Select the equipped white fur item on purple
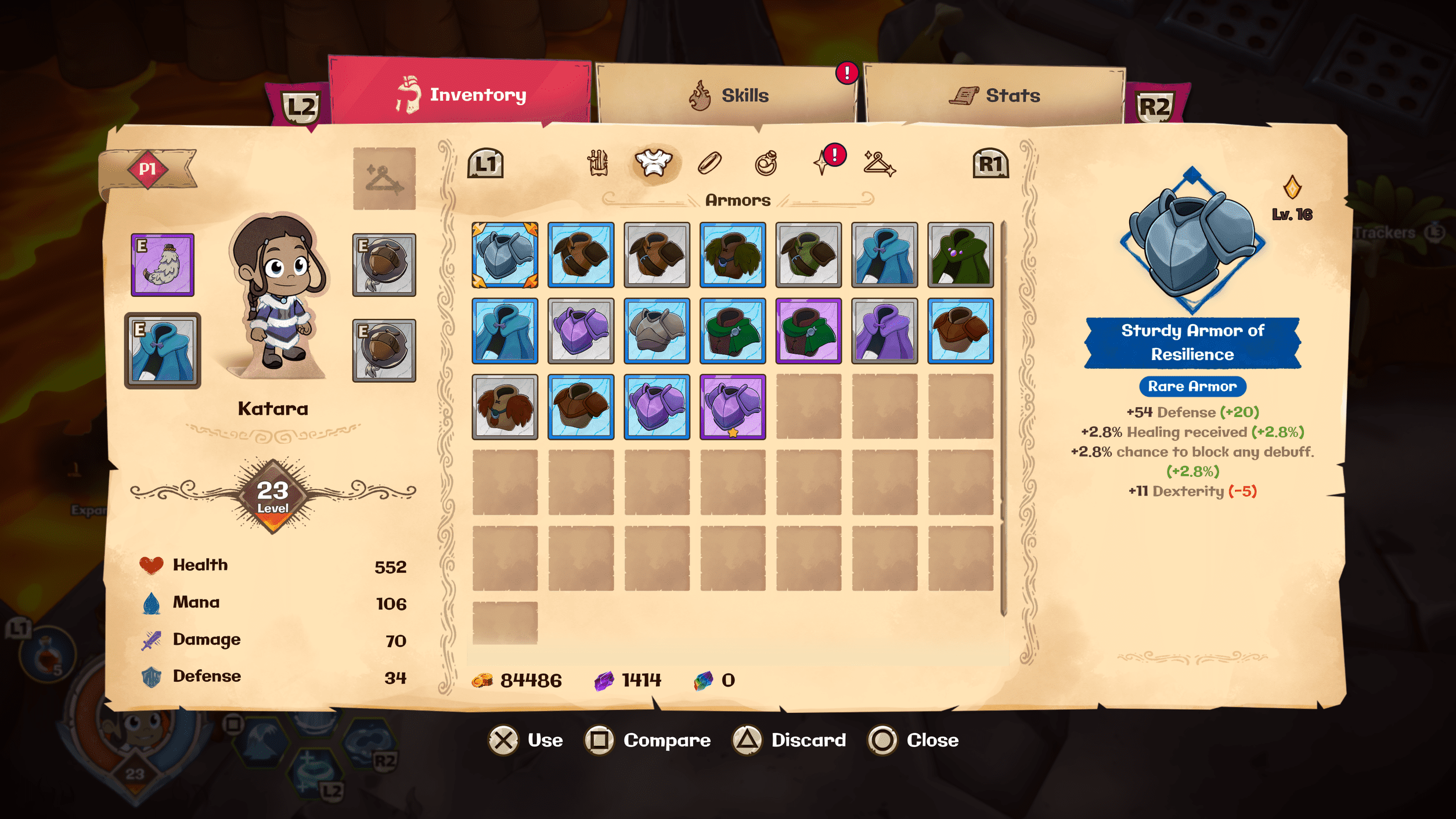Image resolution: width=1456 pixels, height=819 pixels. 163,265
